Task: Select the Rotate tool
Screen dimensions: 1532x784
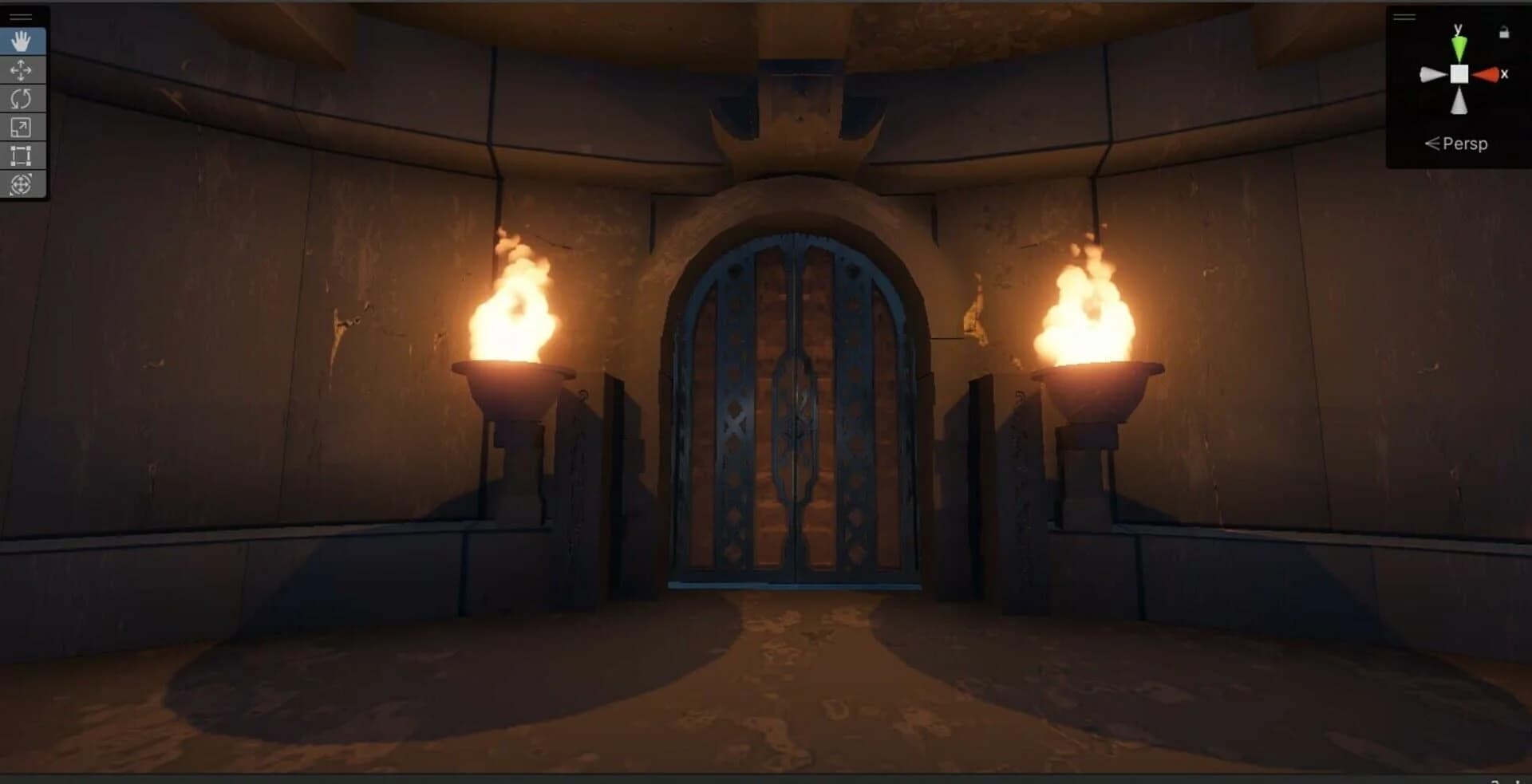Action: [x=22, y=99]
